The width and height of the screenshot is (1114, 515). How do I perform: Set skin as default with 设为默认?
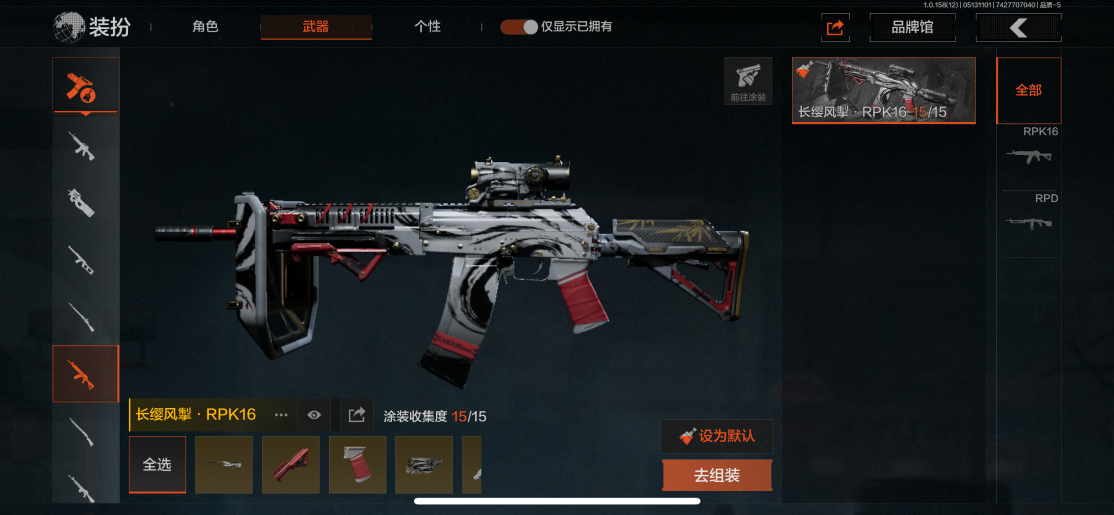click(x=716, y=436)
